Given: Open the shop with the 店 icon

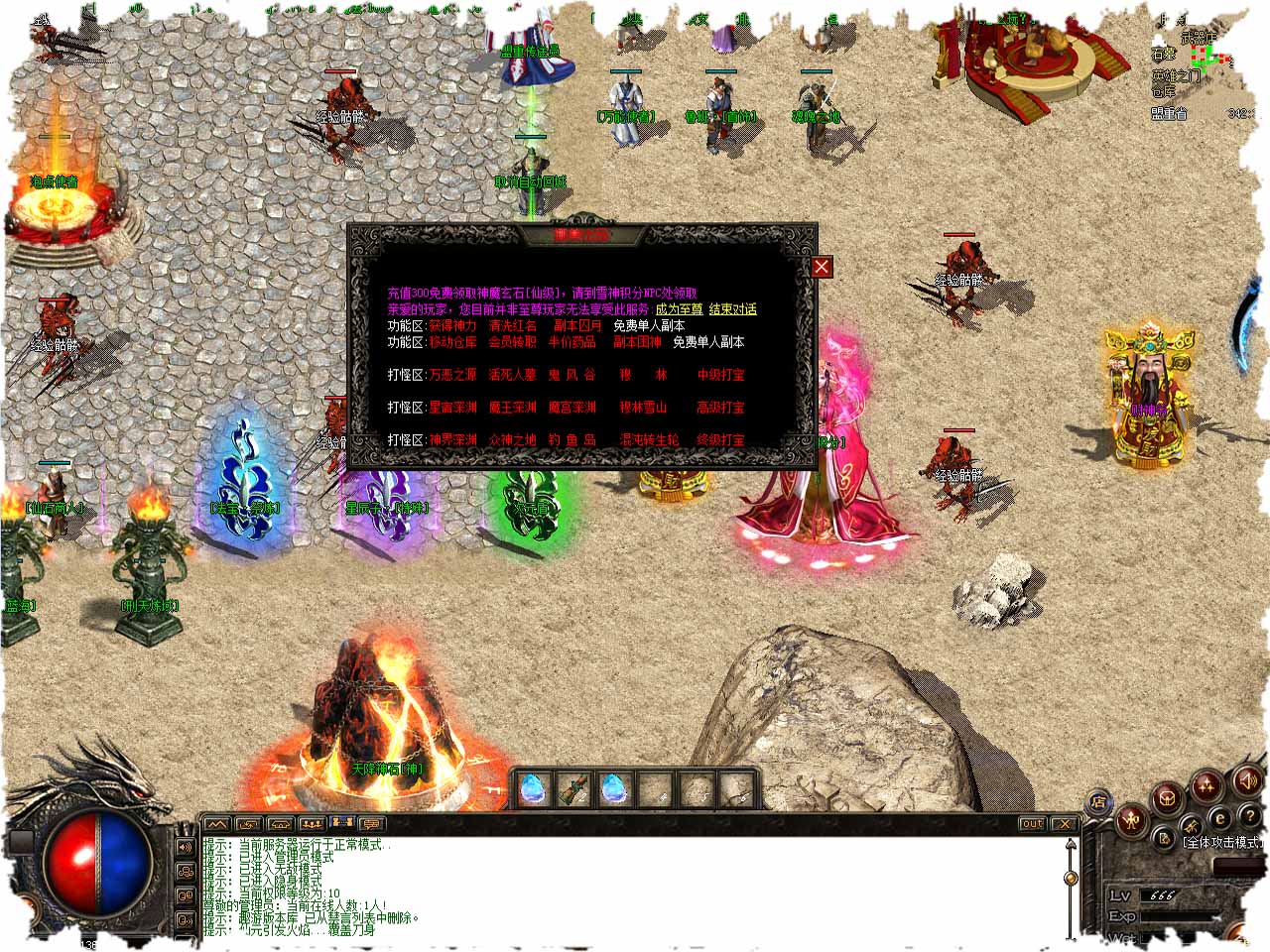Looking at the screenshot, I should tap(1097, 801).
